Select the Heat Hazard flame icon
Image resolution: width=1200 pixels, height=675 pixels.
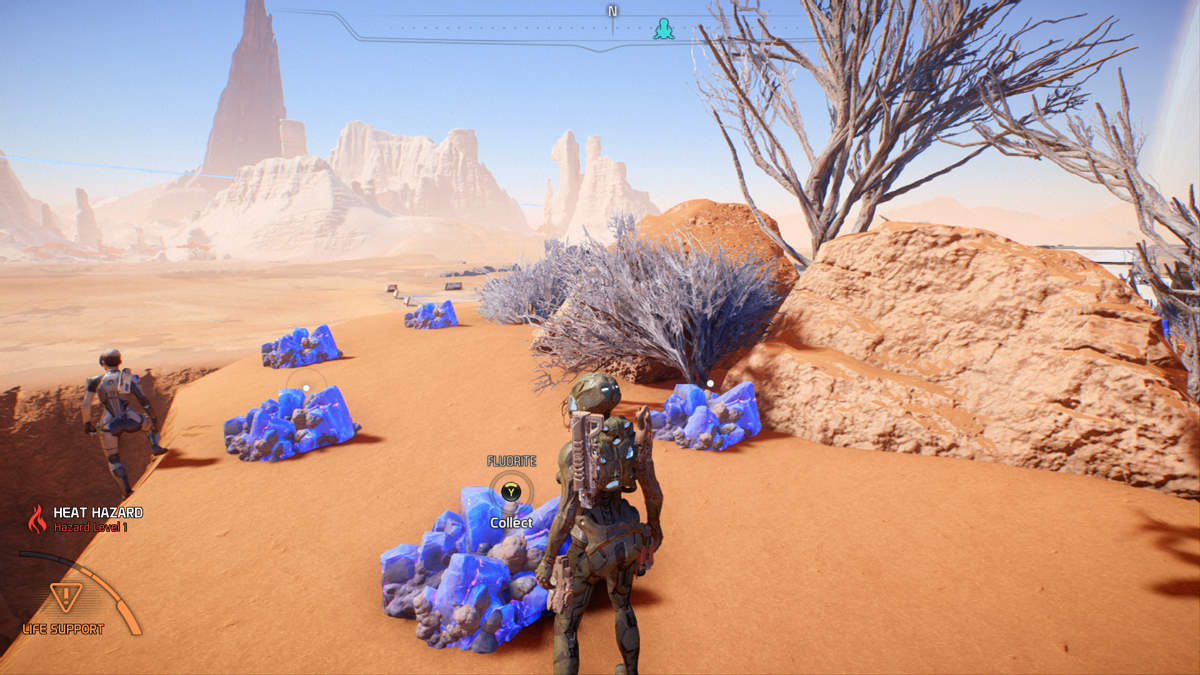click(x=37, y=518)
